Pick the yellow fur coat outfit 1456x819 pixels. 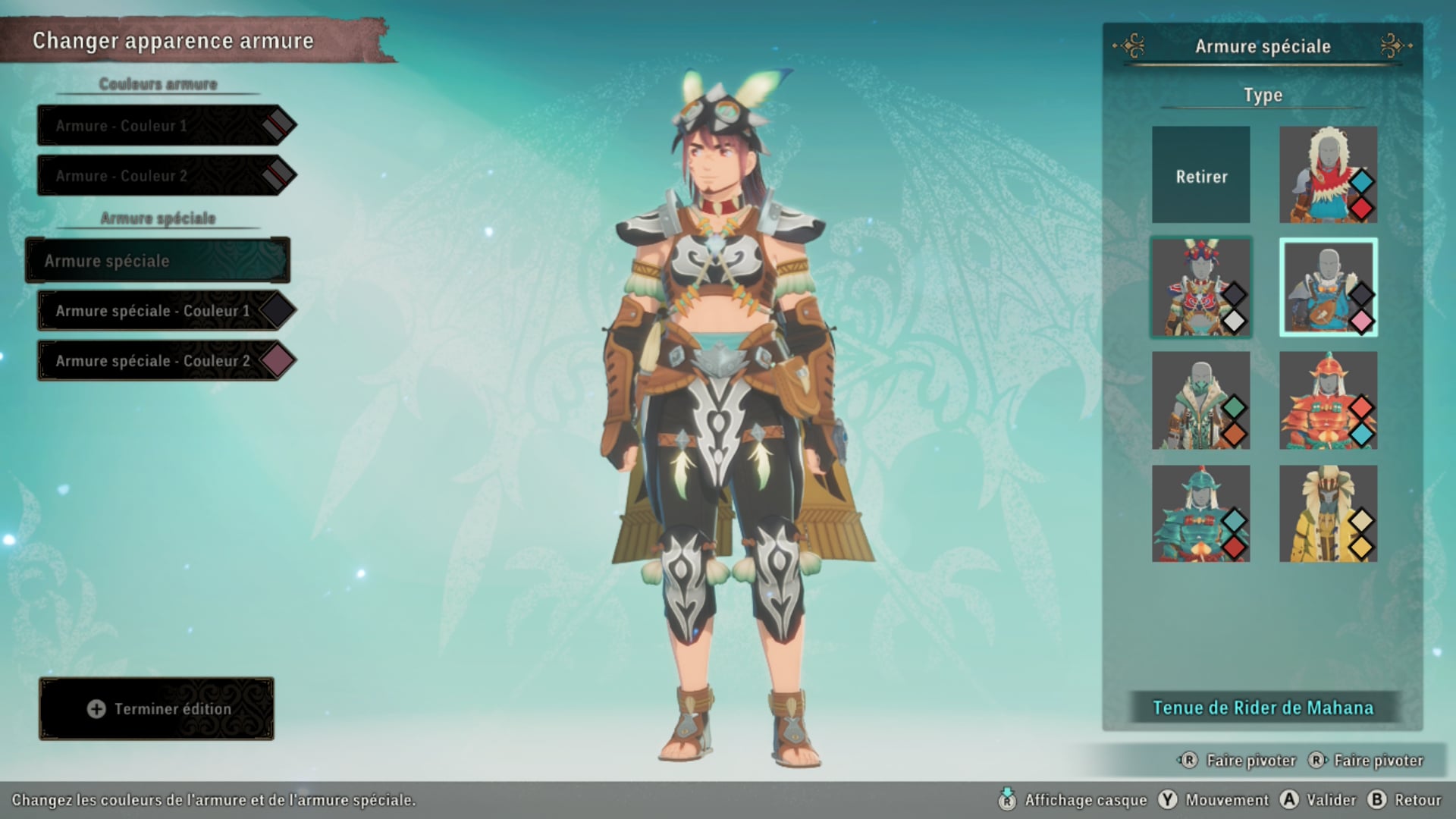1328,513
